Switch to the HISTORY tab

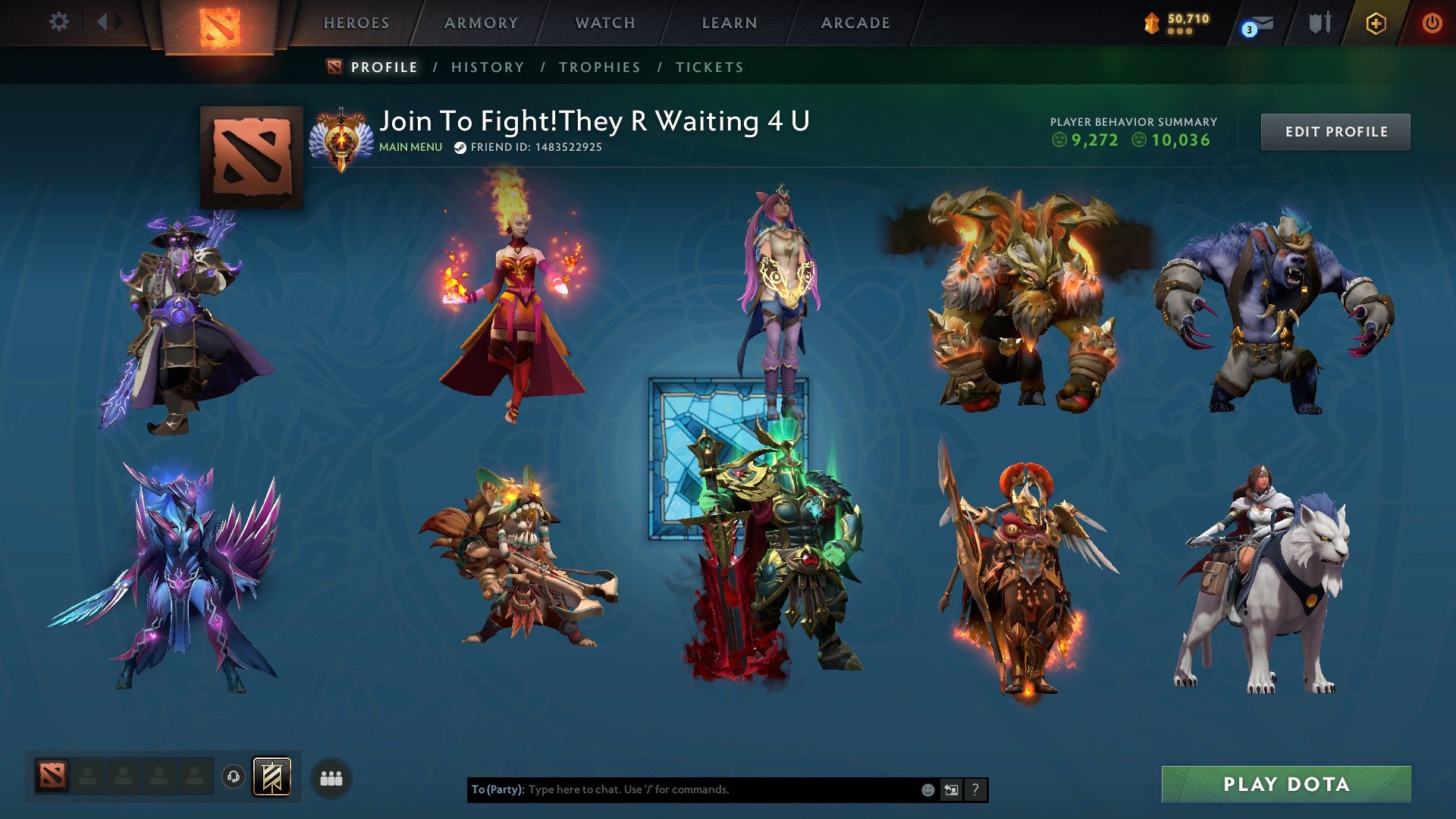click(x=487, y=67)
